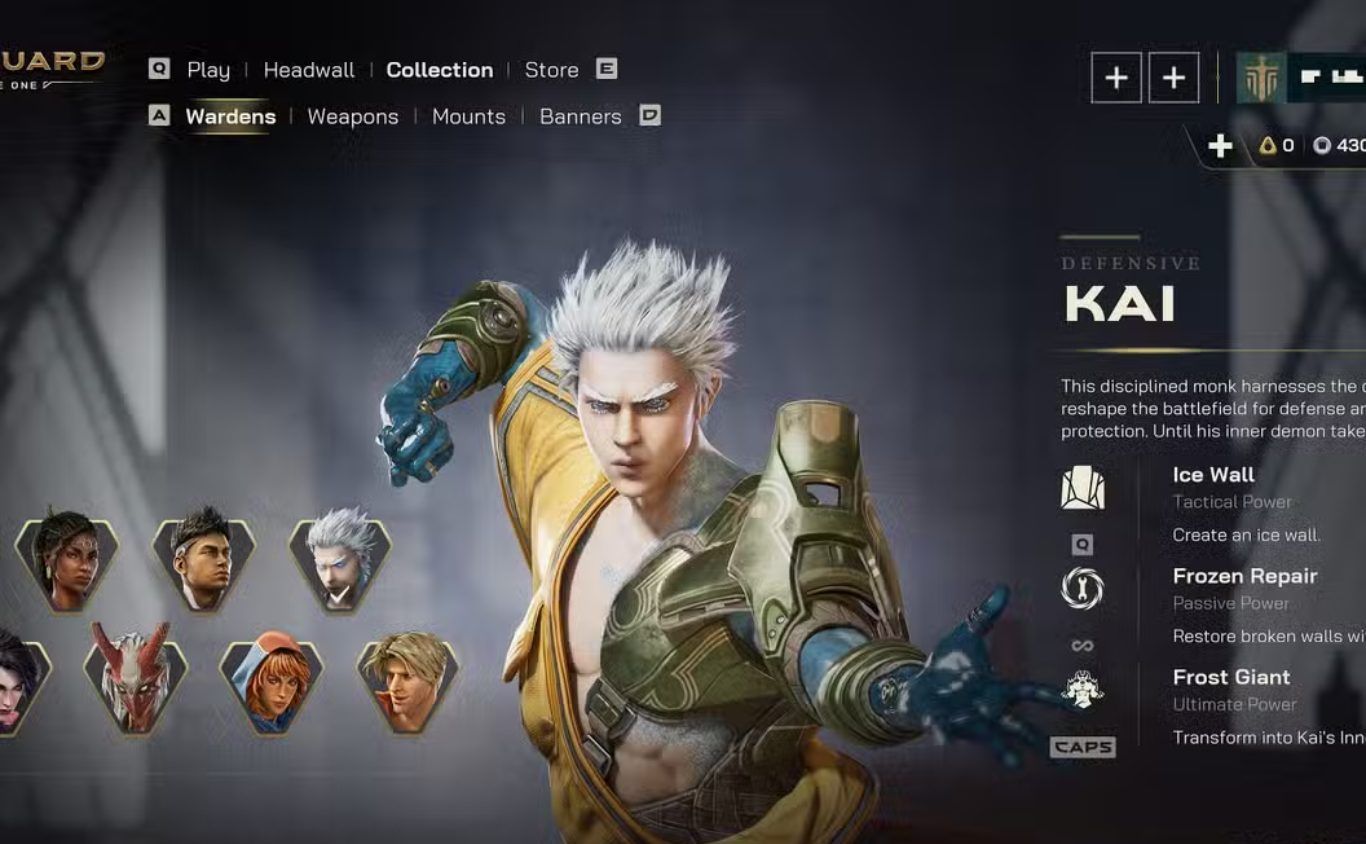
Task: Select the Collection menu entry
Action: tap(439, 70)
